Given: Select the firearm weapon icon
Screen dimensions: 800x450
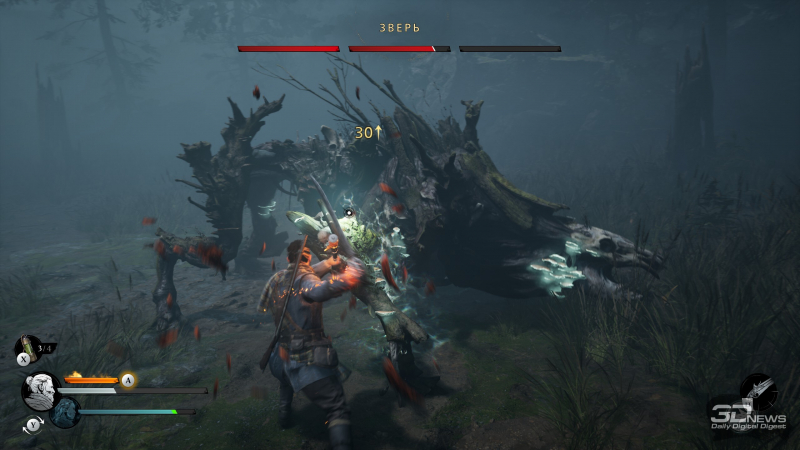Looking at the screenshot, I should (758, 389).
